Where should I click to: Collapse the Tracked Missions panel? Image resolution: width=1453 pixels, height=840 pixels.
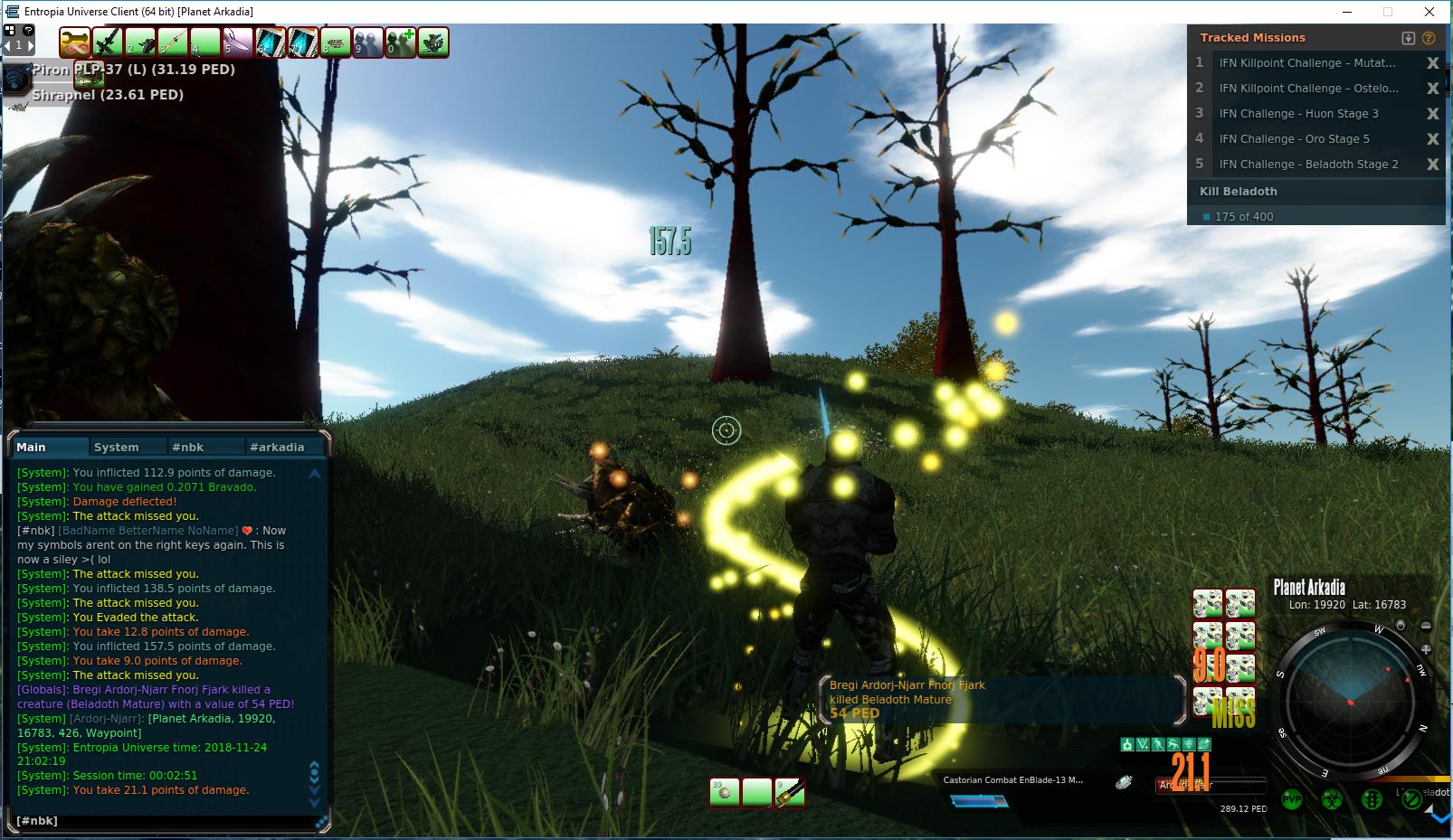click(1408, 38)
